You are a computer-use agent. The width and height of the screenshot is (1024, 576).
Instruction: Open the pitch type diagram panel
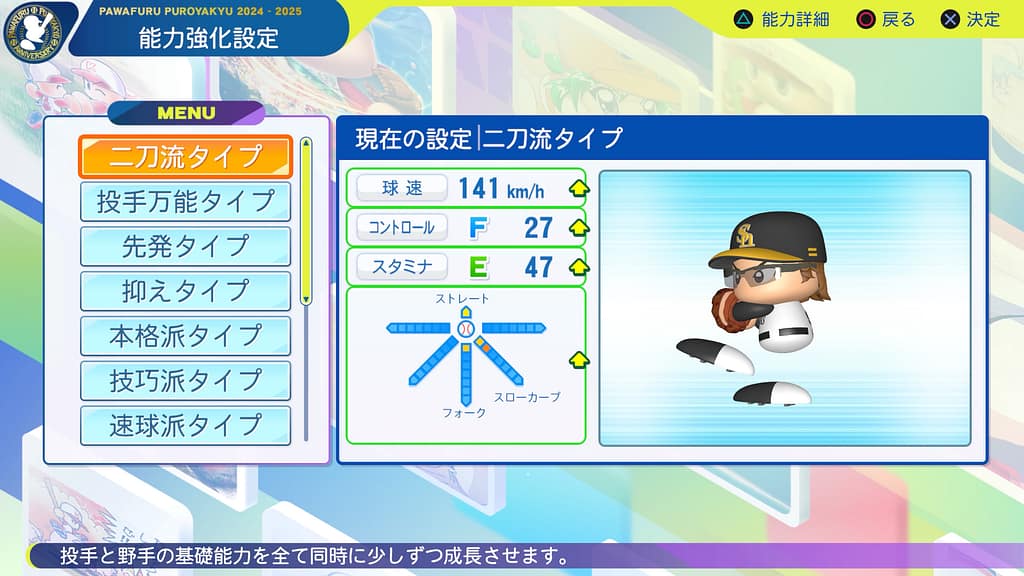pyautogui.click(x=465, y=365)
